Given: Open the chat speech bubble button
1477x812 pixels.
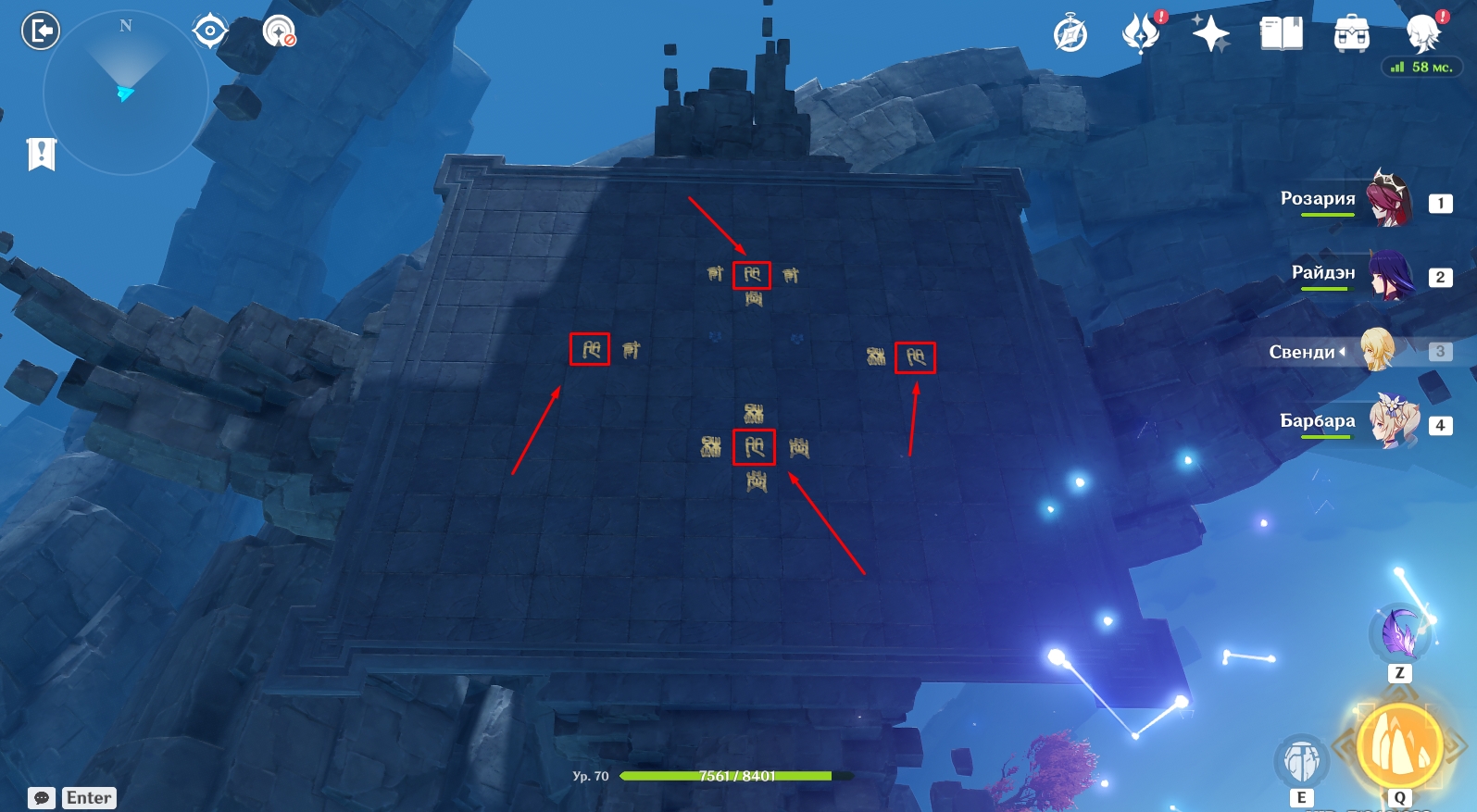Looking at the screenshot, I should [x=42, y=798].
